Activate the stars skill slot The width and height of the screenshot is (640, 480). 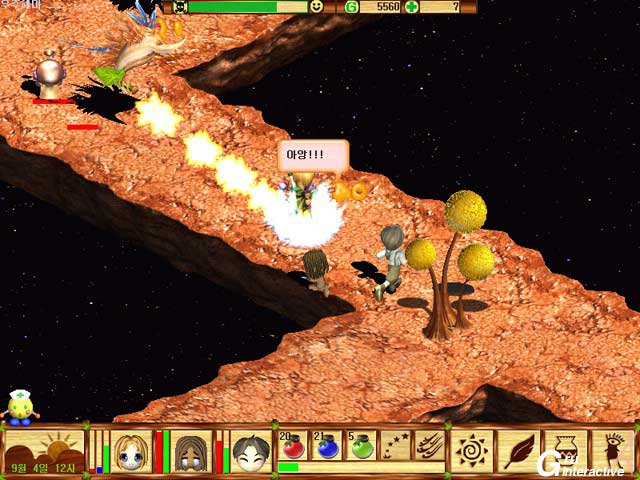(x=396, y=444)
